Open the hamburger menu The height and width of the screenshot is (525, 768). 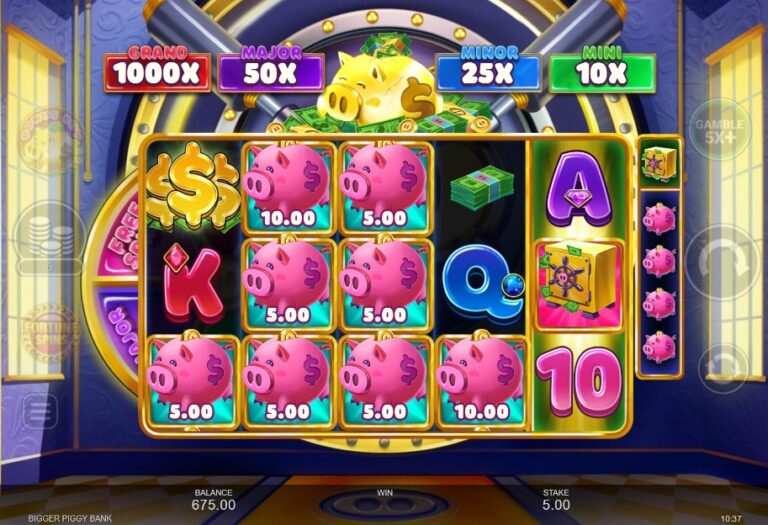(41, 410)
